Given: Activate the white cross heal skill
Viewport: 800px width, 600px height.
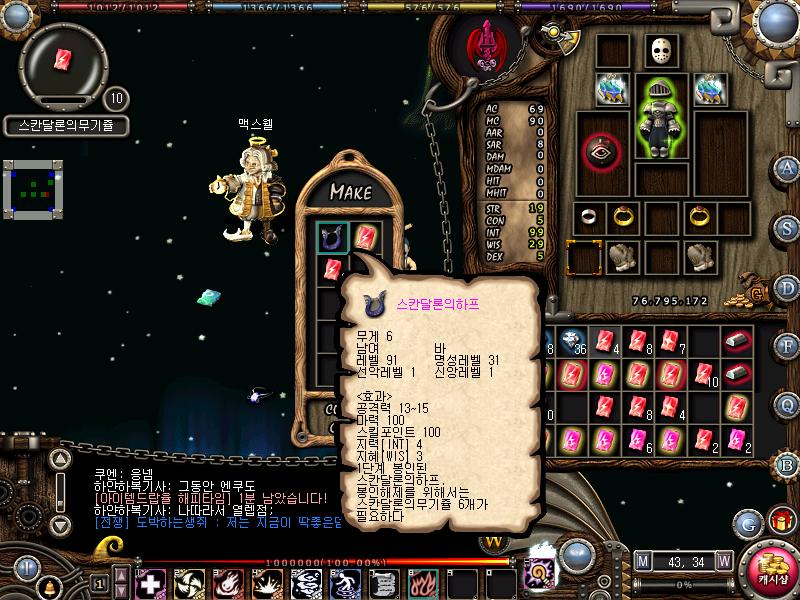Looking at the screenshot, I should click(x=149, y=582).
